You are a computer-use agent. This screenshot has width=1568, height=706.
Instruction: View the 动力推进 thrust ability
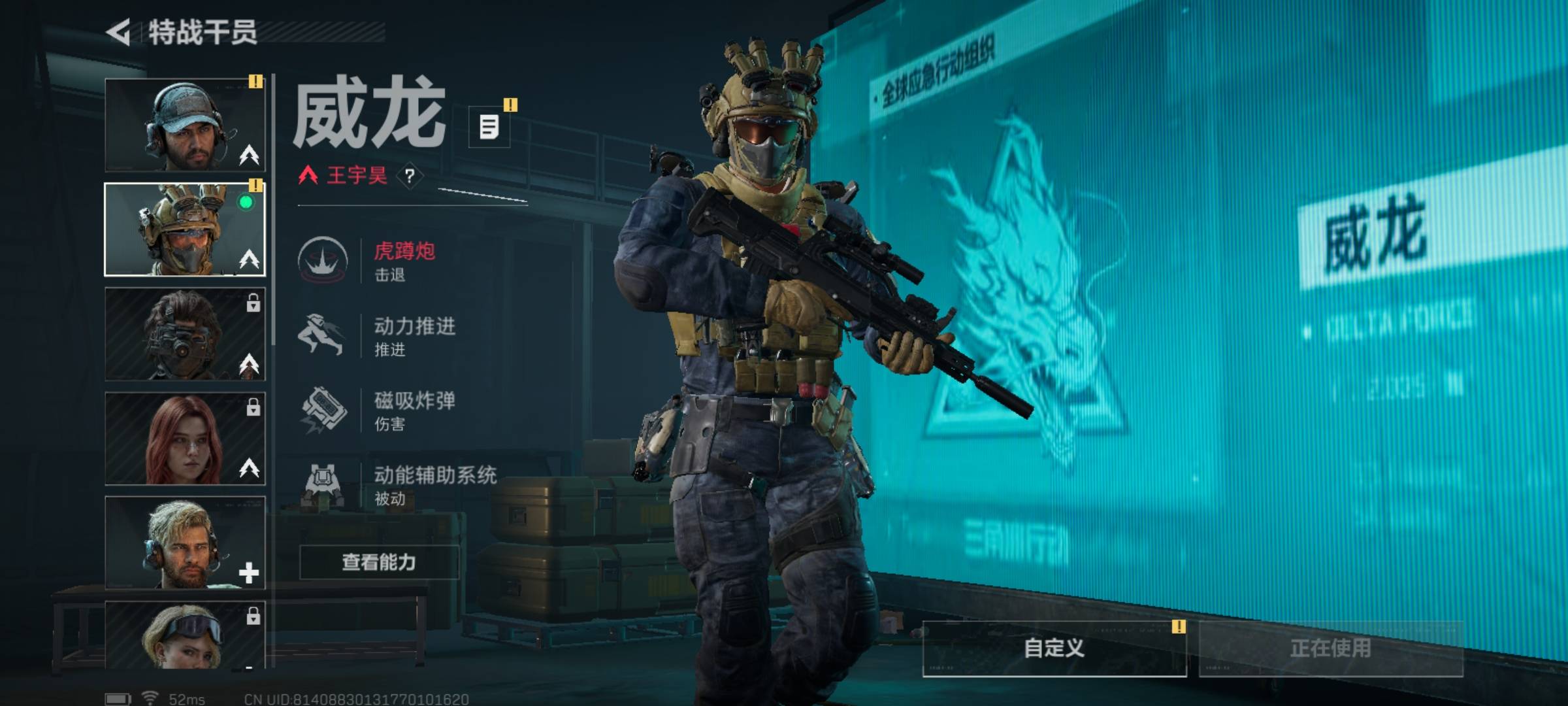392,335
